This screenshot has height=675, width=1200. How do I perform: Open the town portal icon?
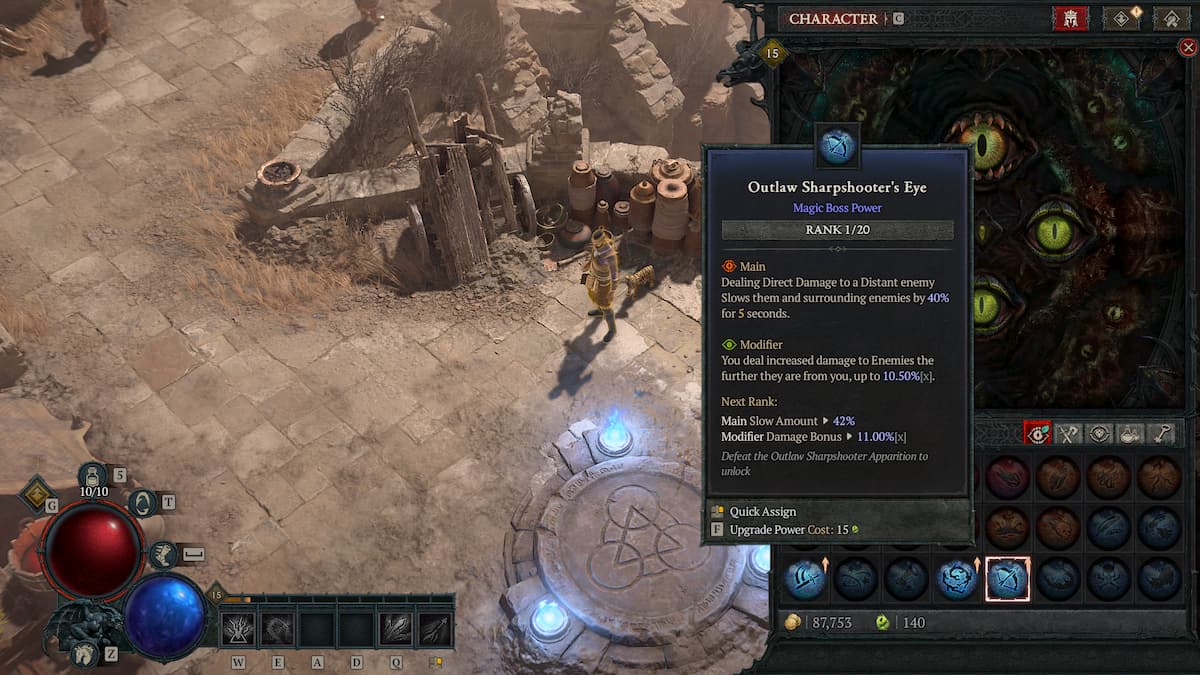pyautogui.click(x=141, y=503)
